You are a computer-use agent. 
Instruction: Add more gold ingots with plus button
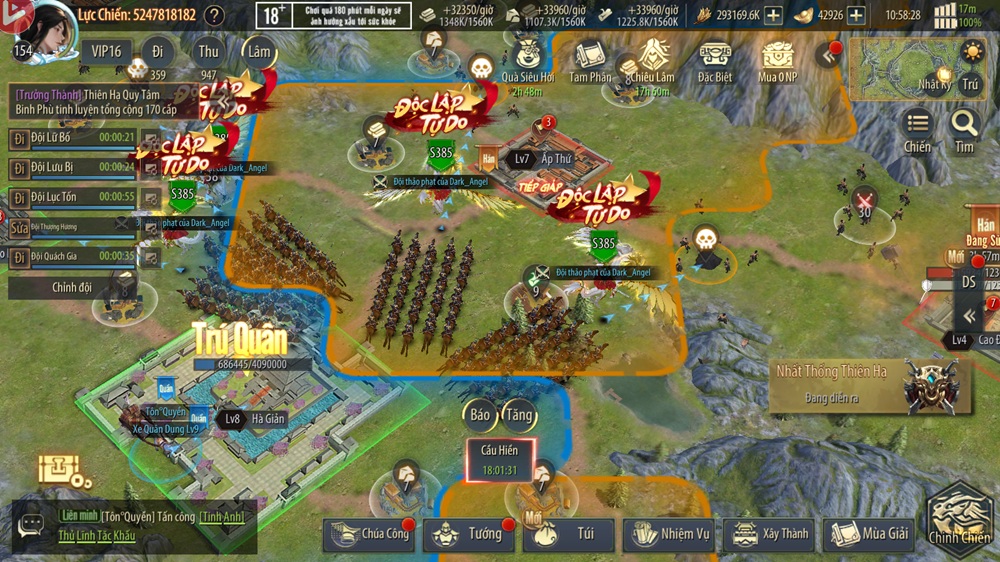pyautogui.click(x=856, y=15)
